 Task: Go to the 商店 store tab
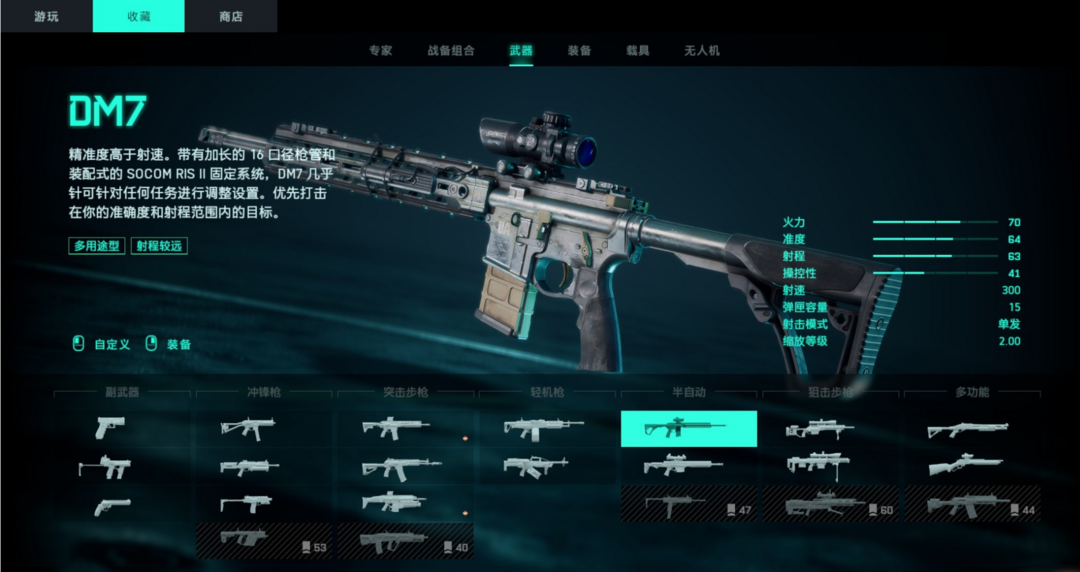231,16
